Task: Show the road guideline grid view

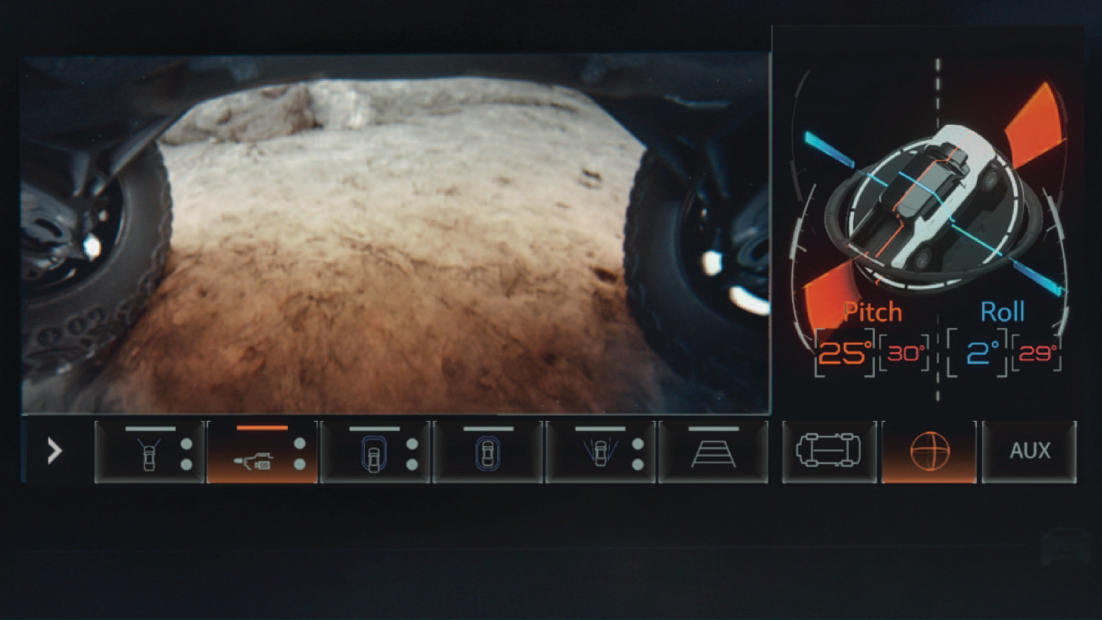Action: click(x=713, y=452)
